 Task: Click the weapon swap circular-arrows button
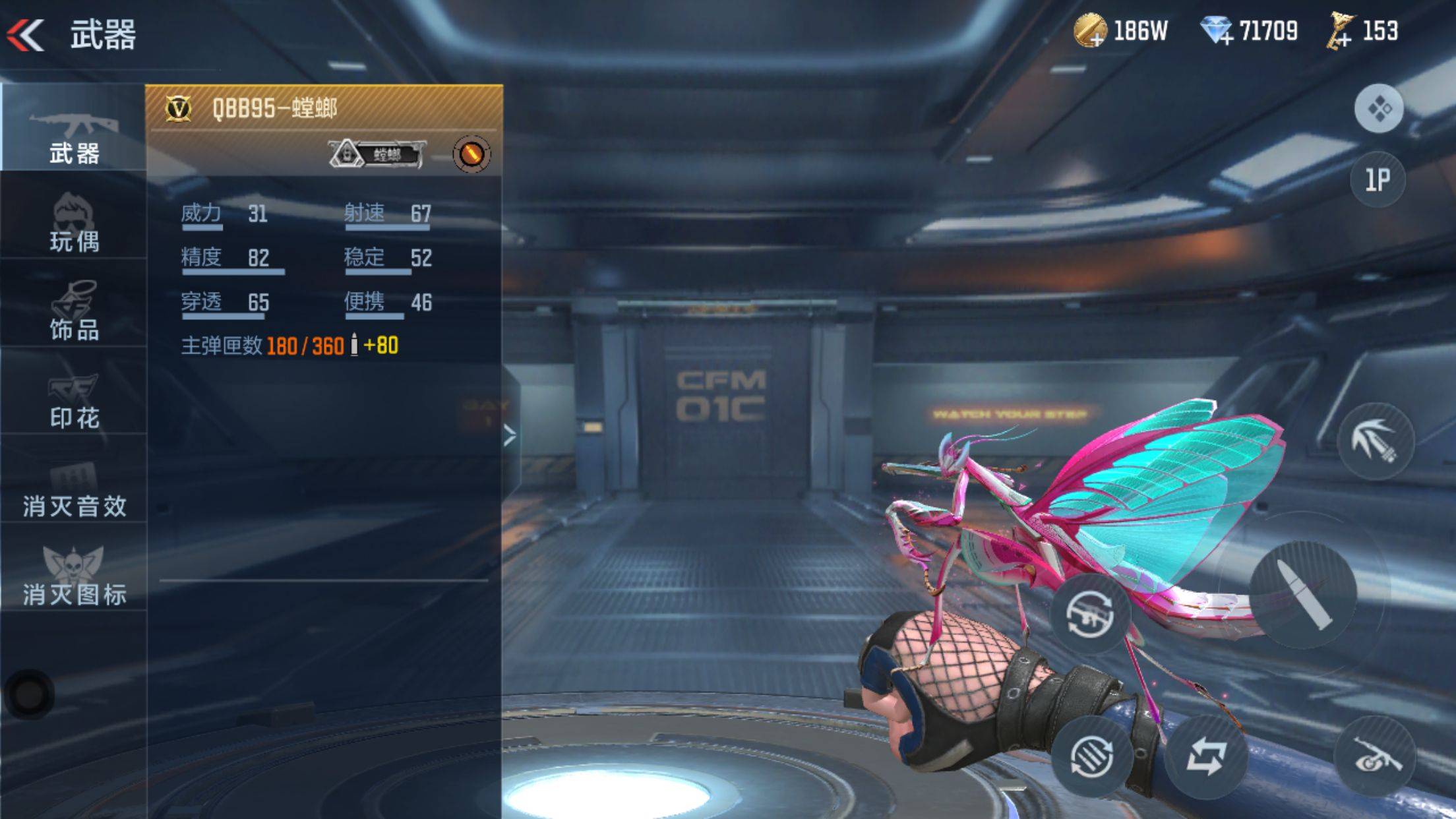tap(1089, 614)
